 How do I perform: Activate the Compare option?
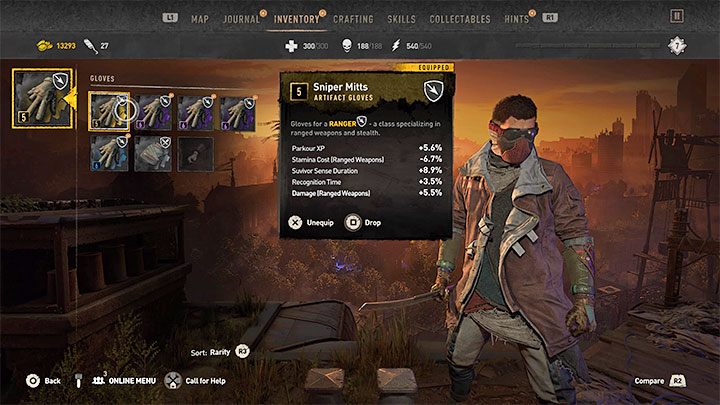point(662,381)
